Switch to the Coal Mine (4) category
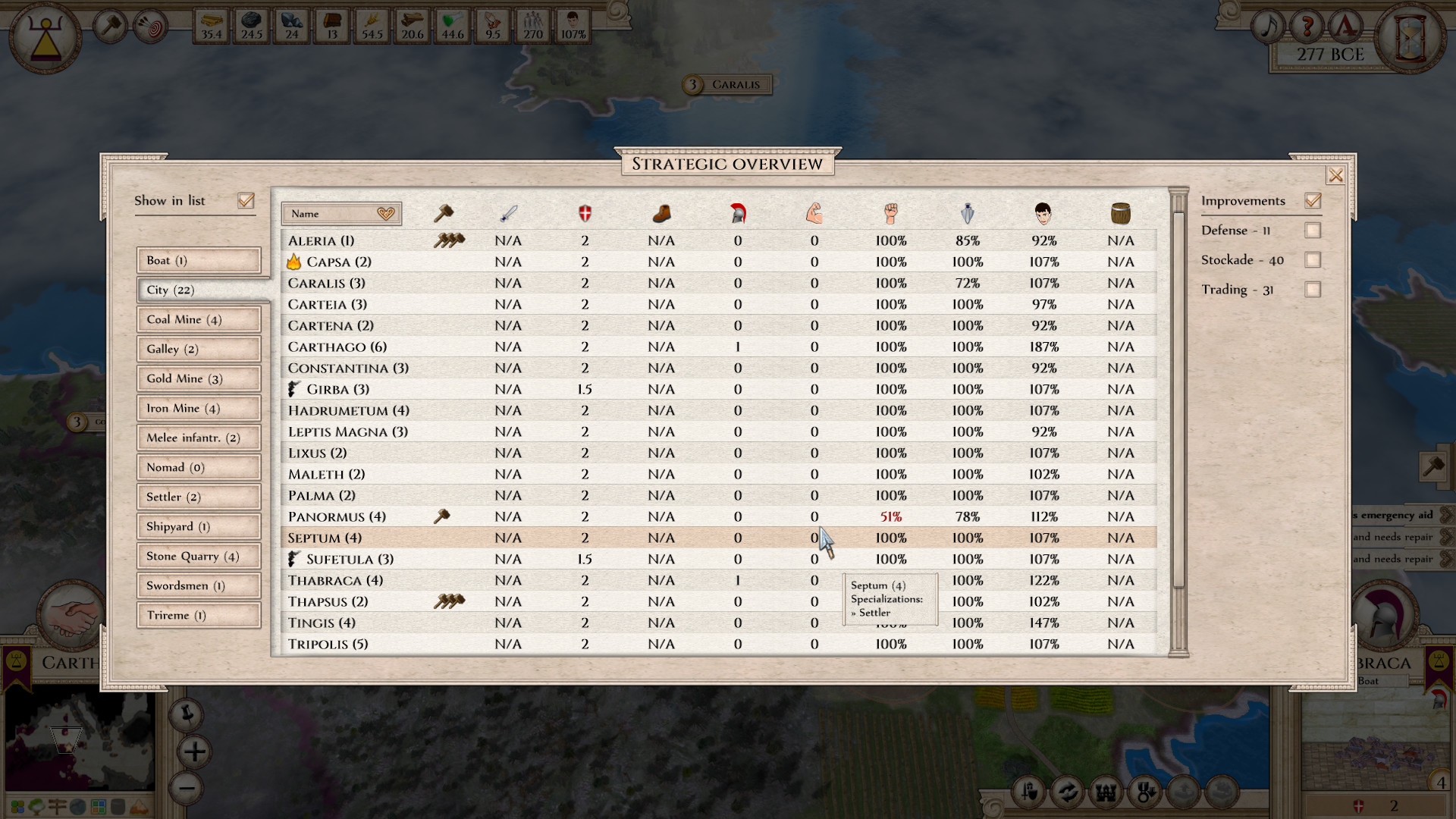 (198, 319)
